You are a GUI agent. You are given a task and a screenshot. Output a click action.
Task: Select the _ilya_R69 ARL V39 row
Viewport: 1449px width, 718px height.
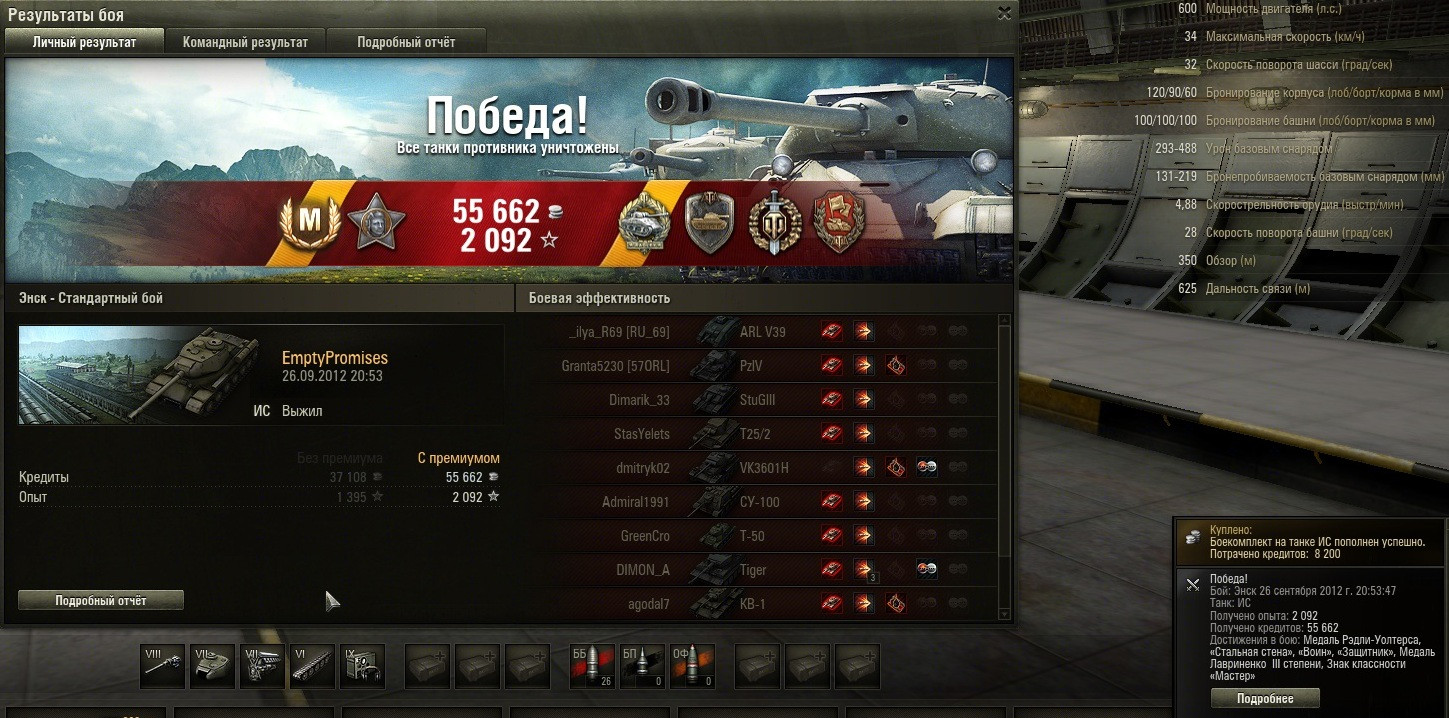(x=760, y=332)
